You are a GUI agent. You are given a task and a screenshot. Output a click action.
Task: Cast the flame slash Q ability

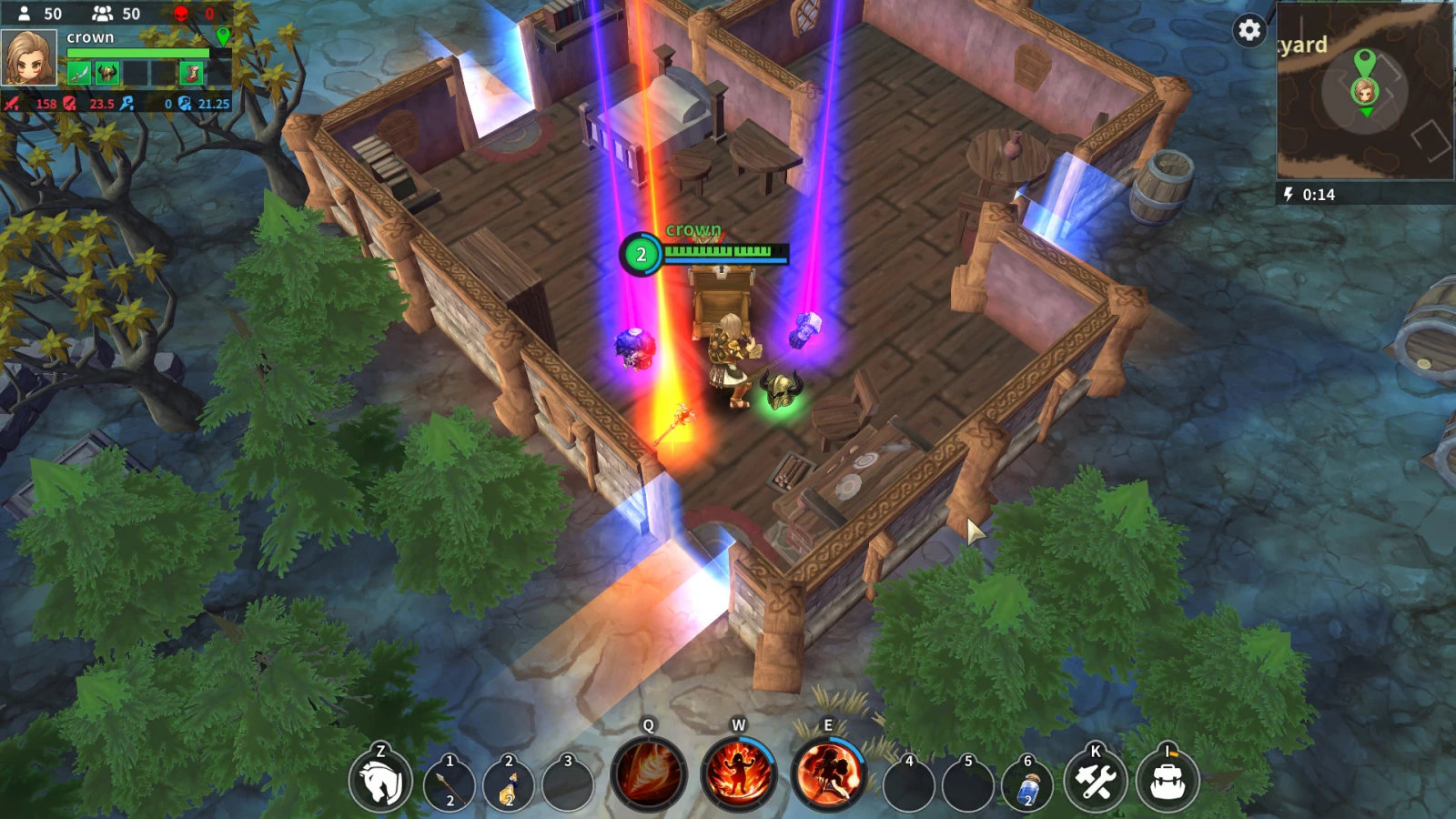649,774
